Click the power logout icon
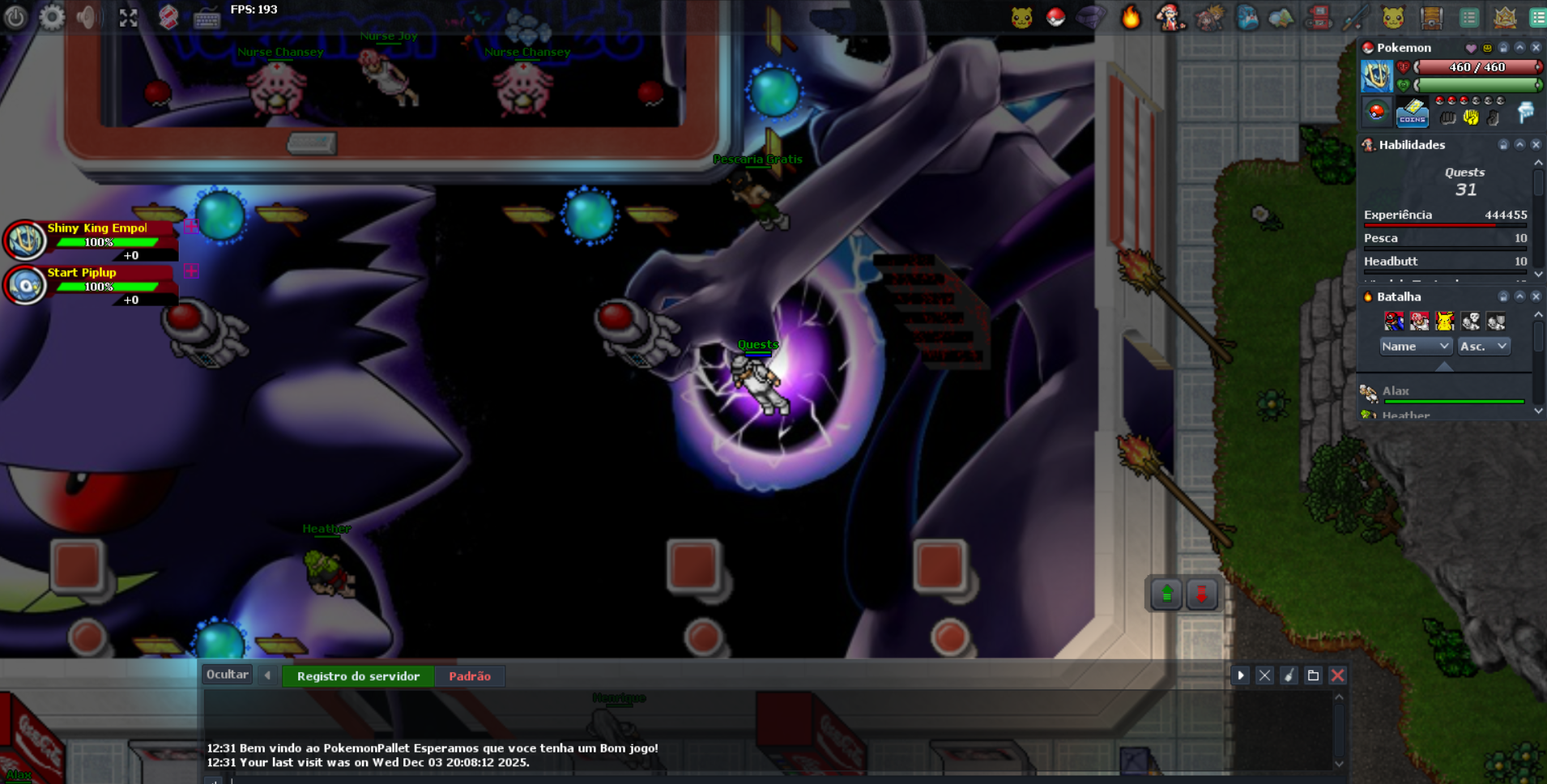This screenshot has width=1547, height=784. click(15, 17)
